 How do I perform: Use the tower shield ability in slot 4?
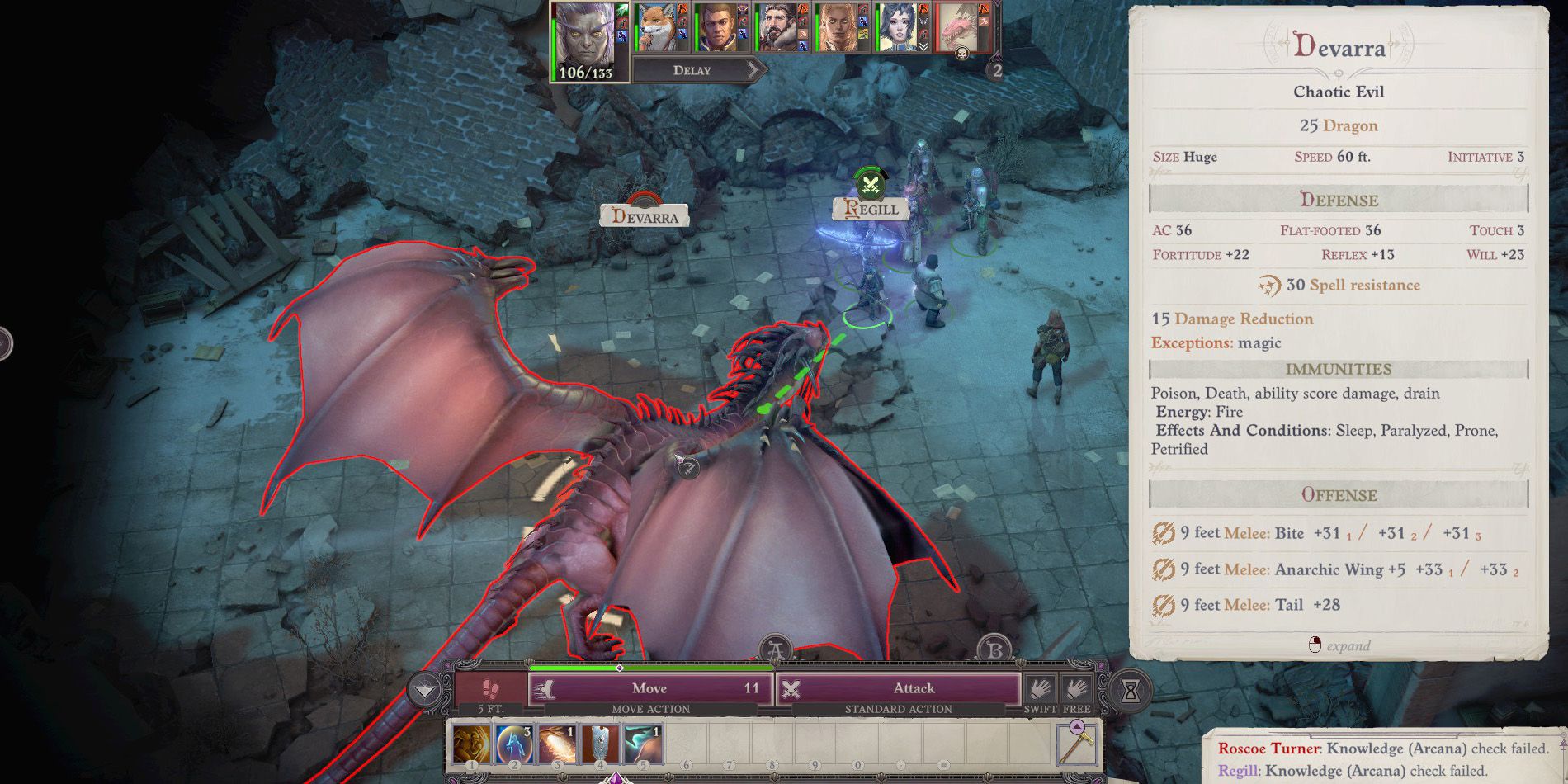pyautogui.click(x=600, y=744)
